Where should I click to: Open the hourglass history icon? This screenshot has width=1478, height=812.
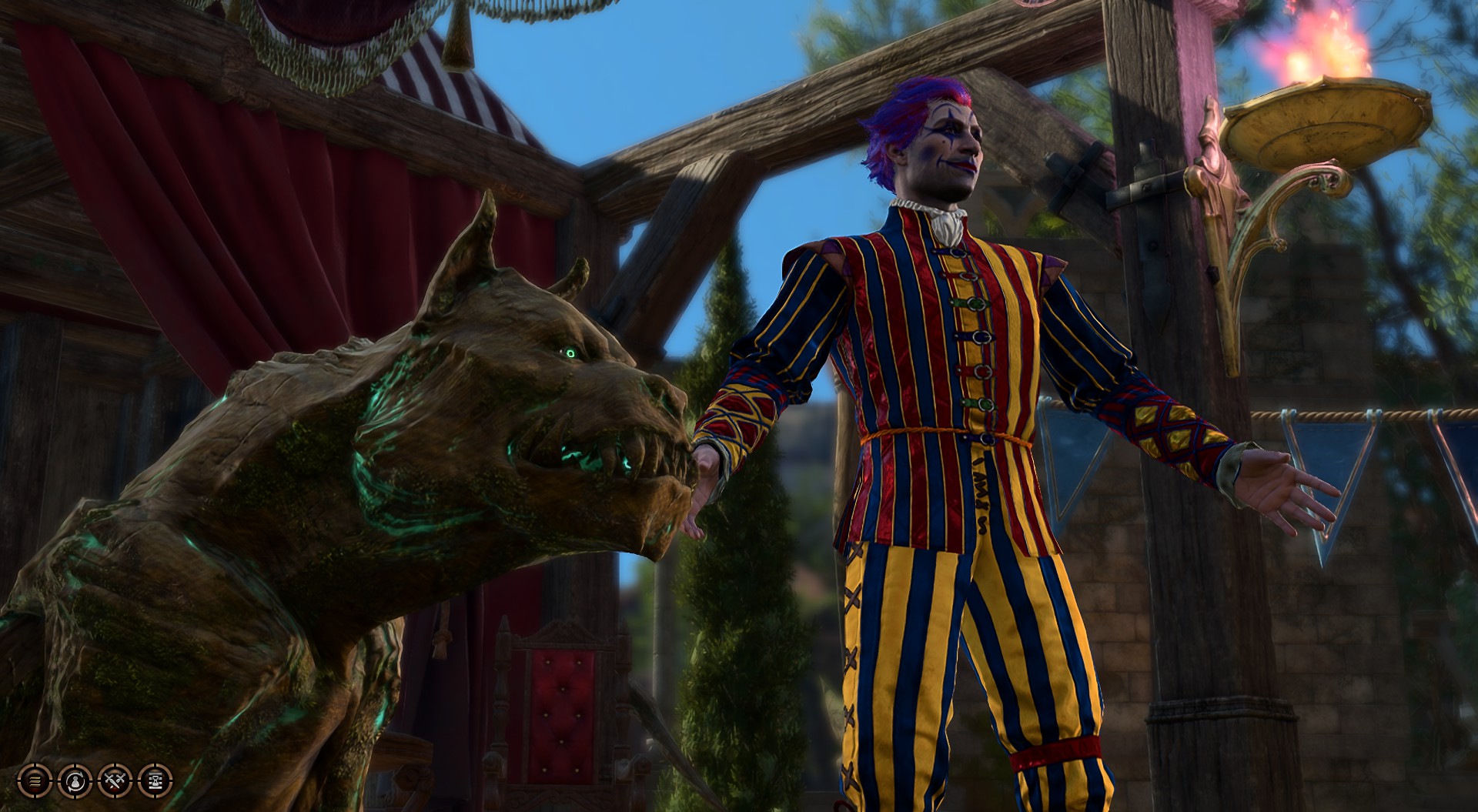155,780
